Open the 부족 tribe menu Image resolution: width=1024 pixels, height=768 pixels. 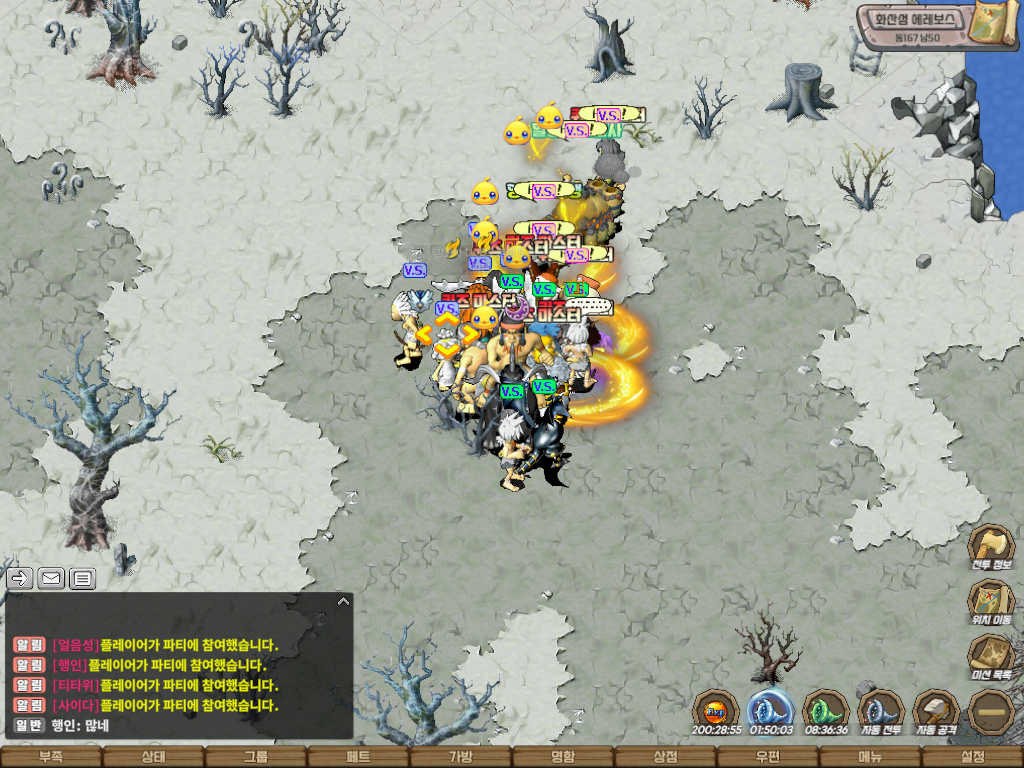click(x=51, y=757)
